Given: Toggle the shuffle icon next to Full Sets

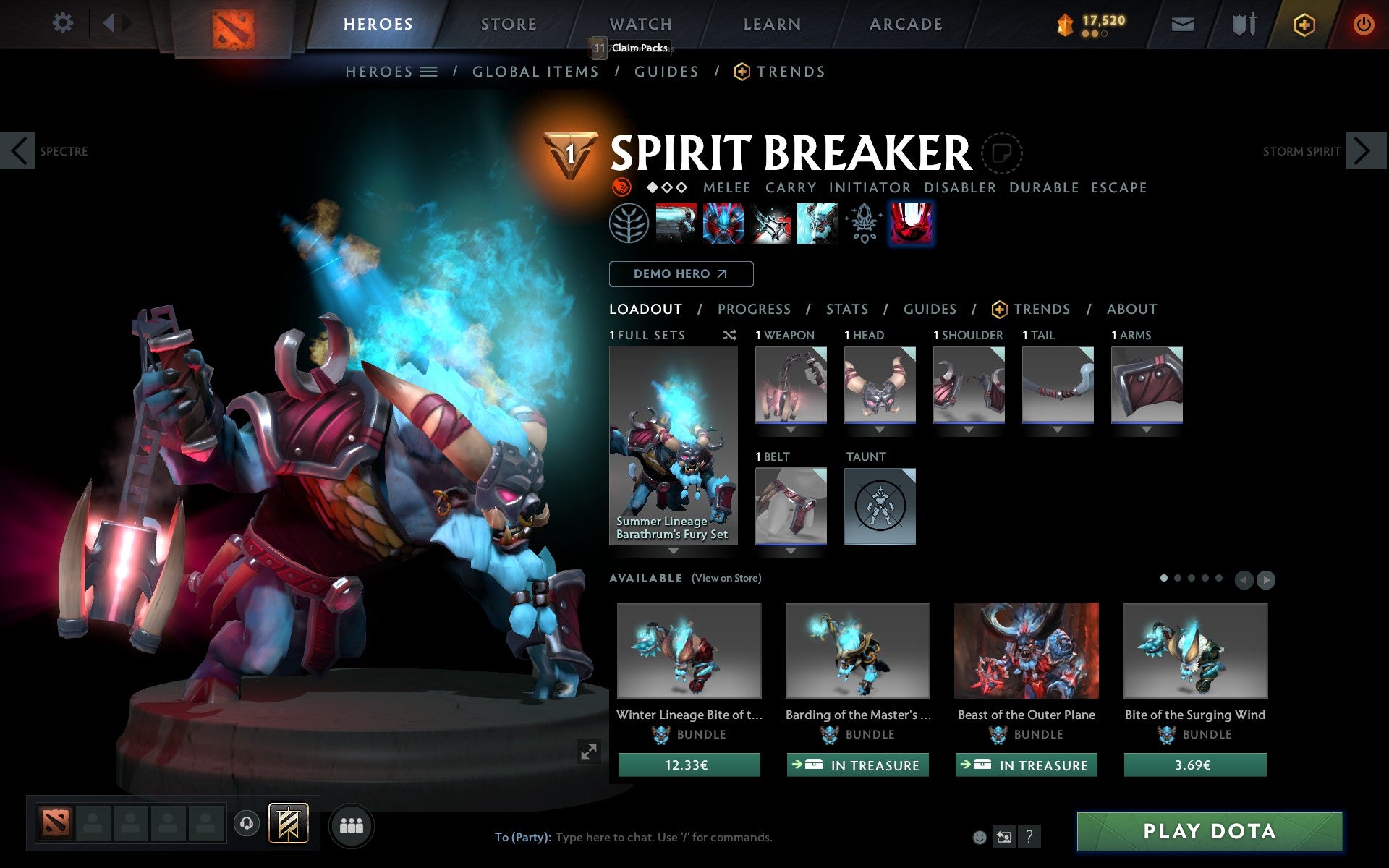Looking at the screenshot, I should 729,335.
